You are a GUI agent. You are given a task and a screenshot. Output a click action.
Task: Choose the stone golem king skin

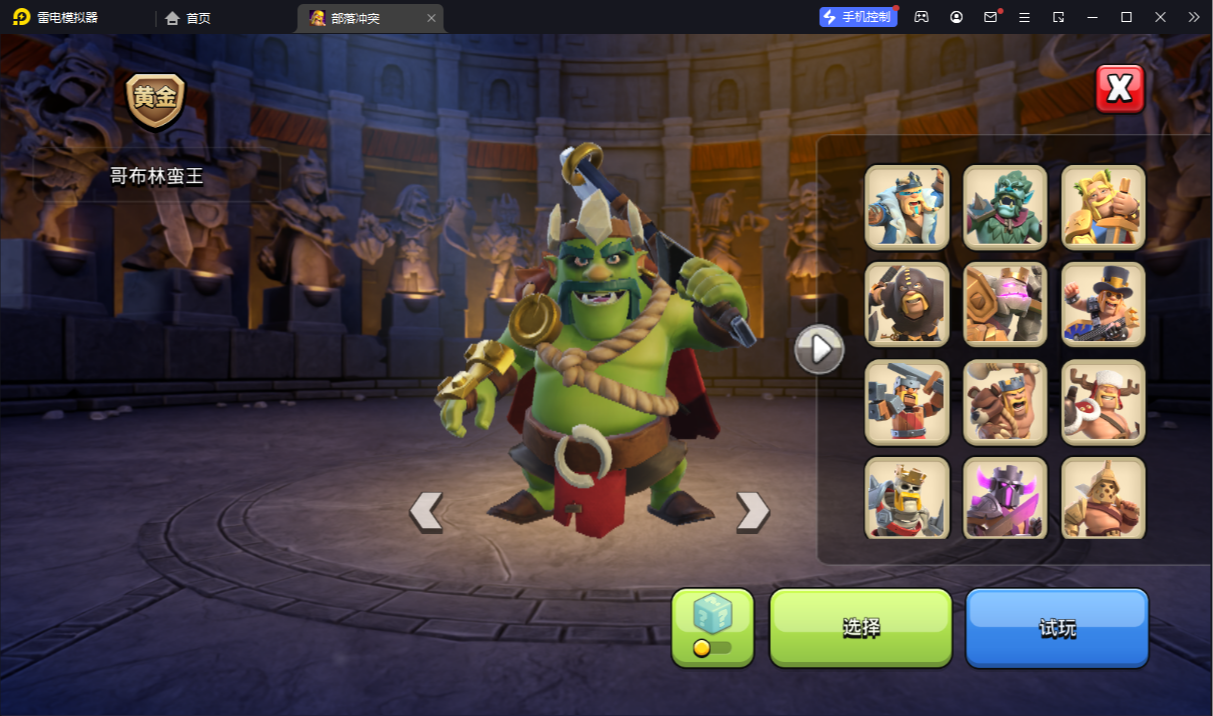pyautogui.click(x=1005, y=304)
